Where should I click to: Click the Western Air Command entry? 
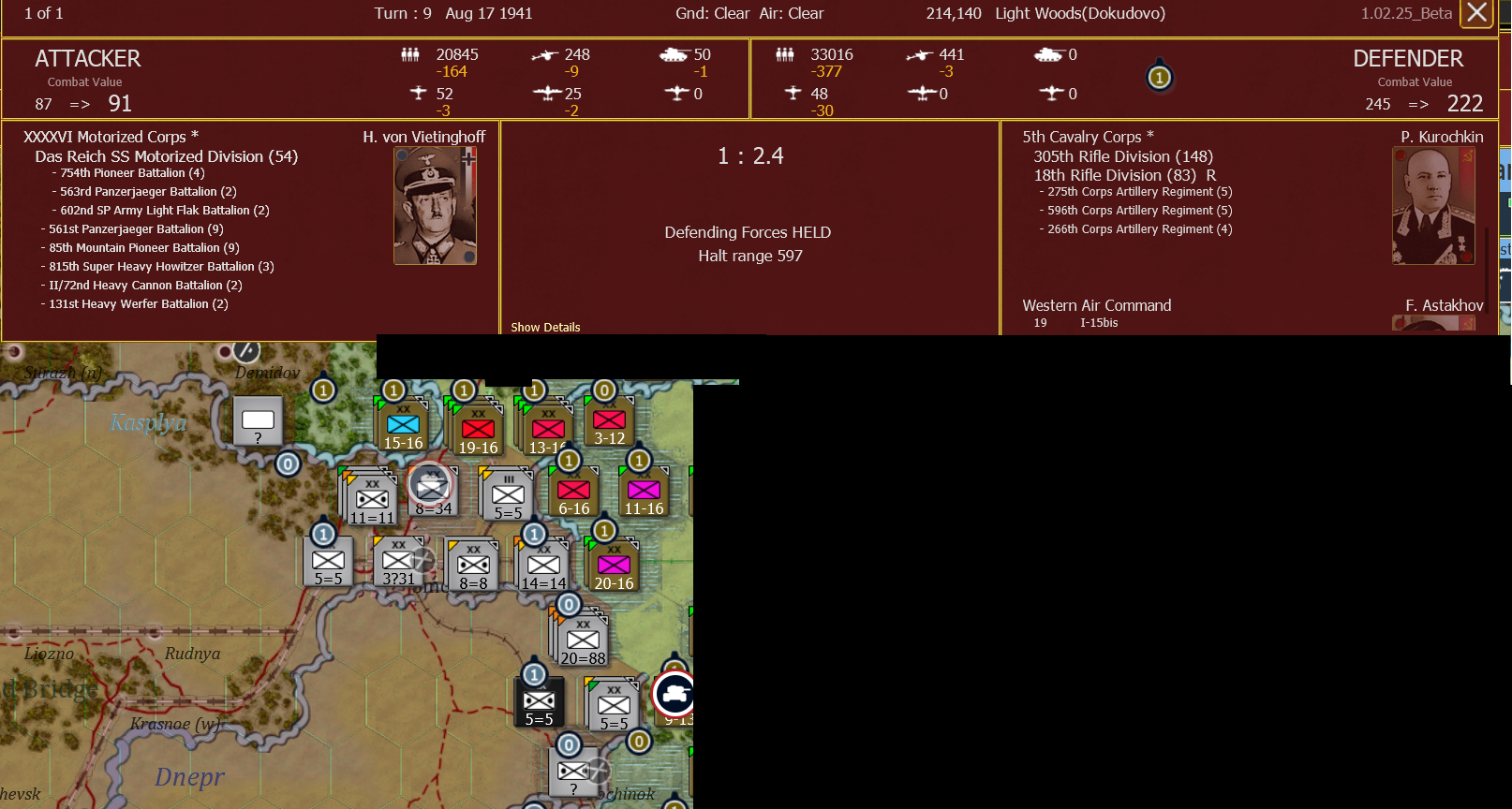[x=1096, y=305]
